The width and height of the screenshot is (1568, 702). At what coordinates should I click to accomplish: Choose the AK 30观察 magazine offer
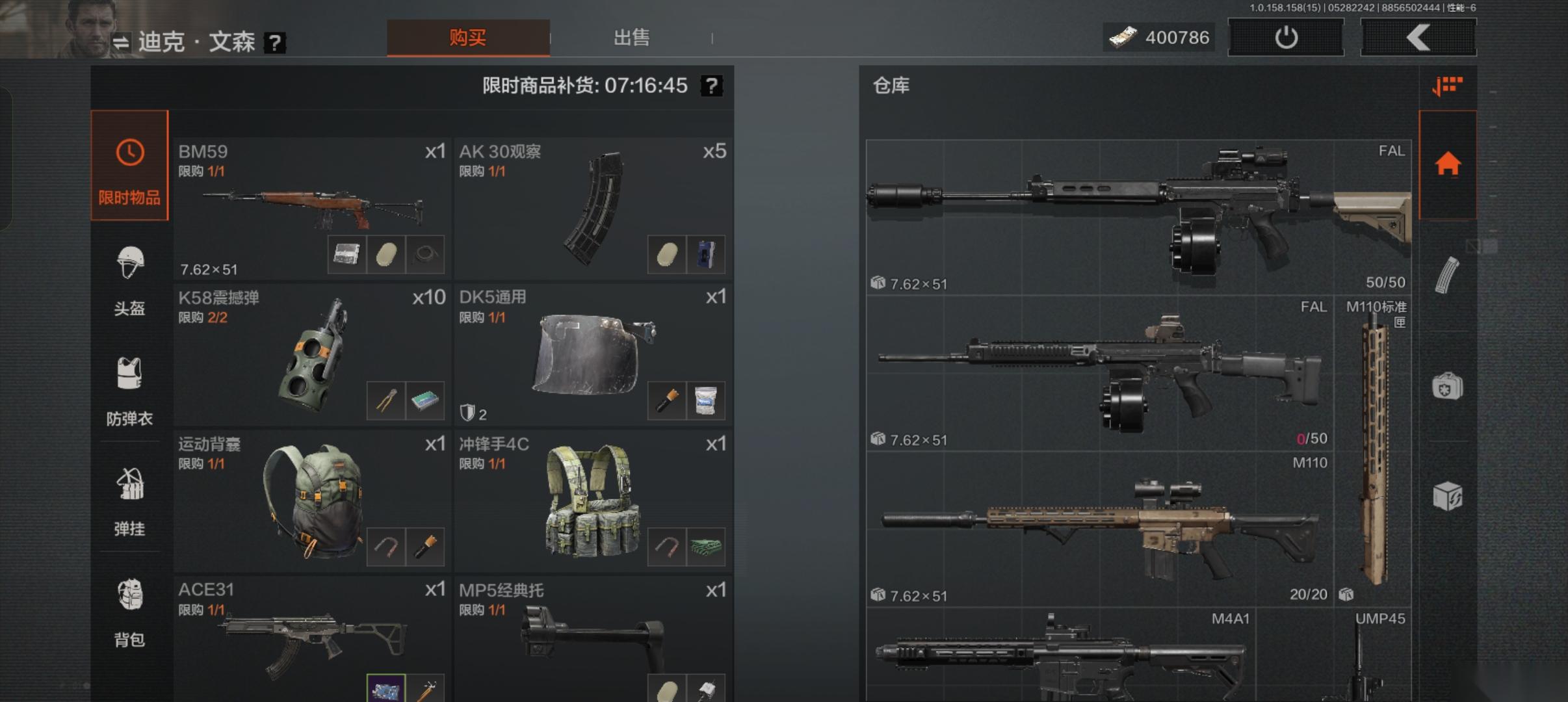[593, 208]
